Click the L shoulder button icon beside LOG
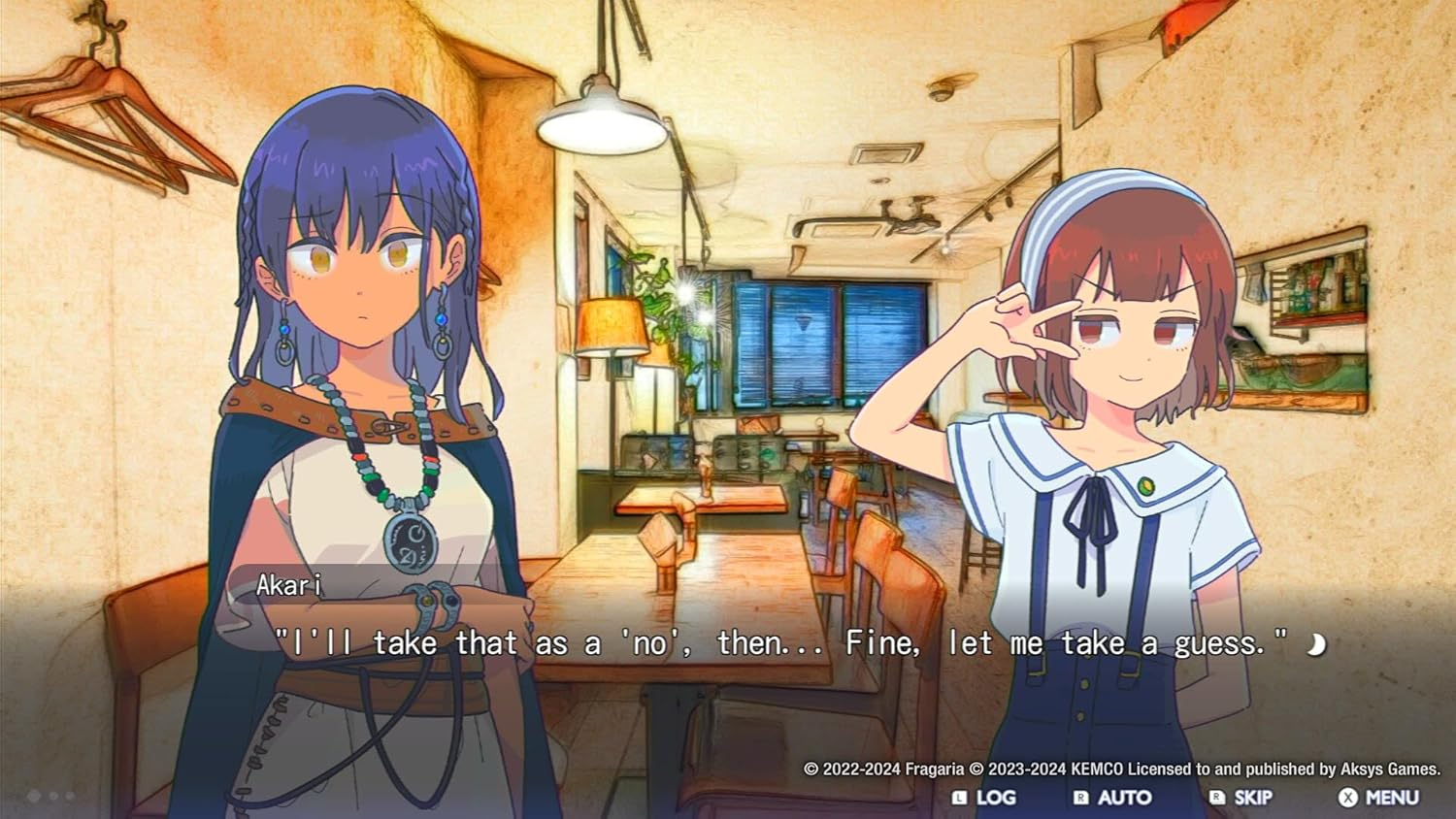 coord(959,796)
